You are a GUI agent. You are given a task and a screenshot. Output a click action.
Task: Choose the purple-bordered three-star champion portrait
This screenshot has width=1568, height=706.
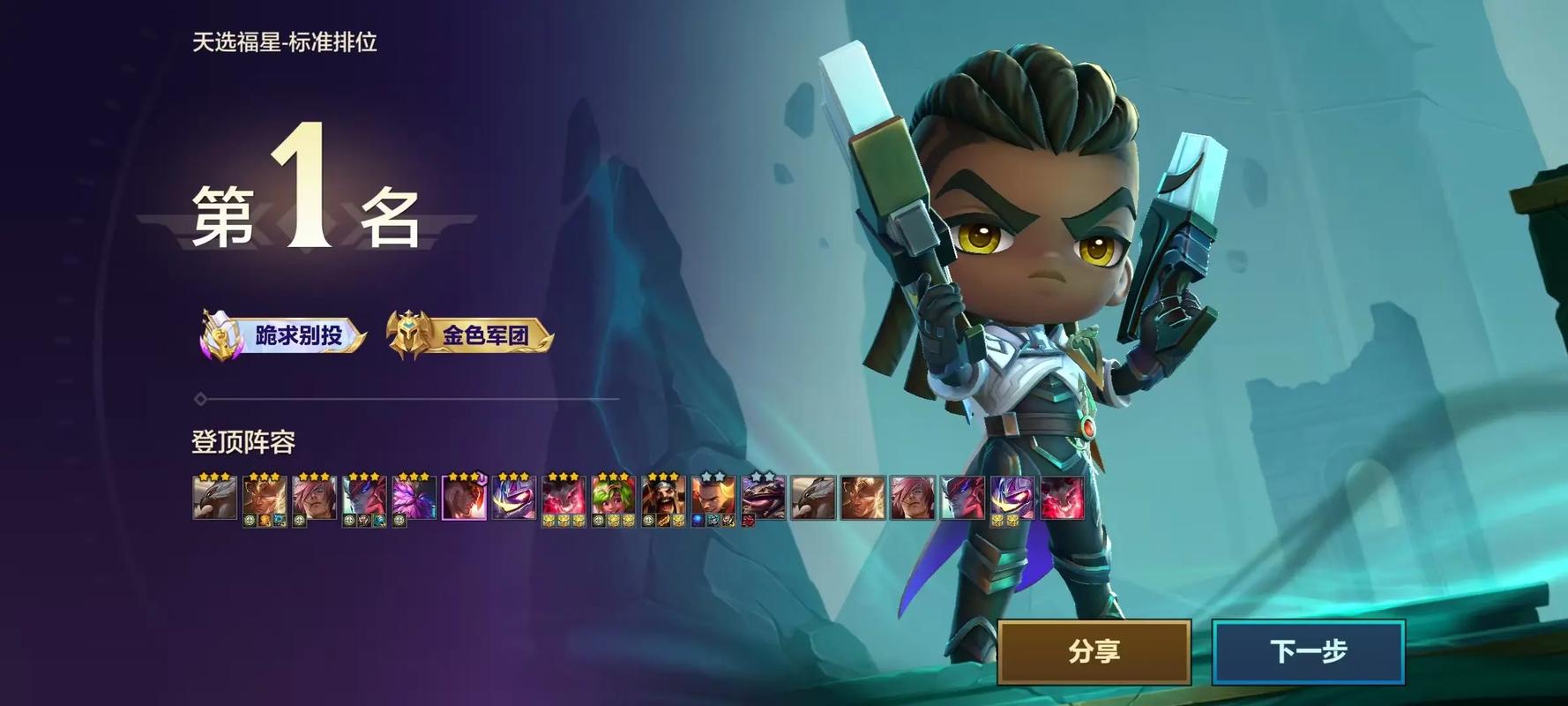pyautogui.click(x=464, y=497)
